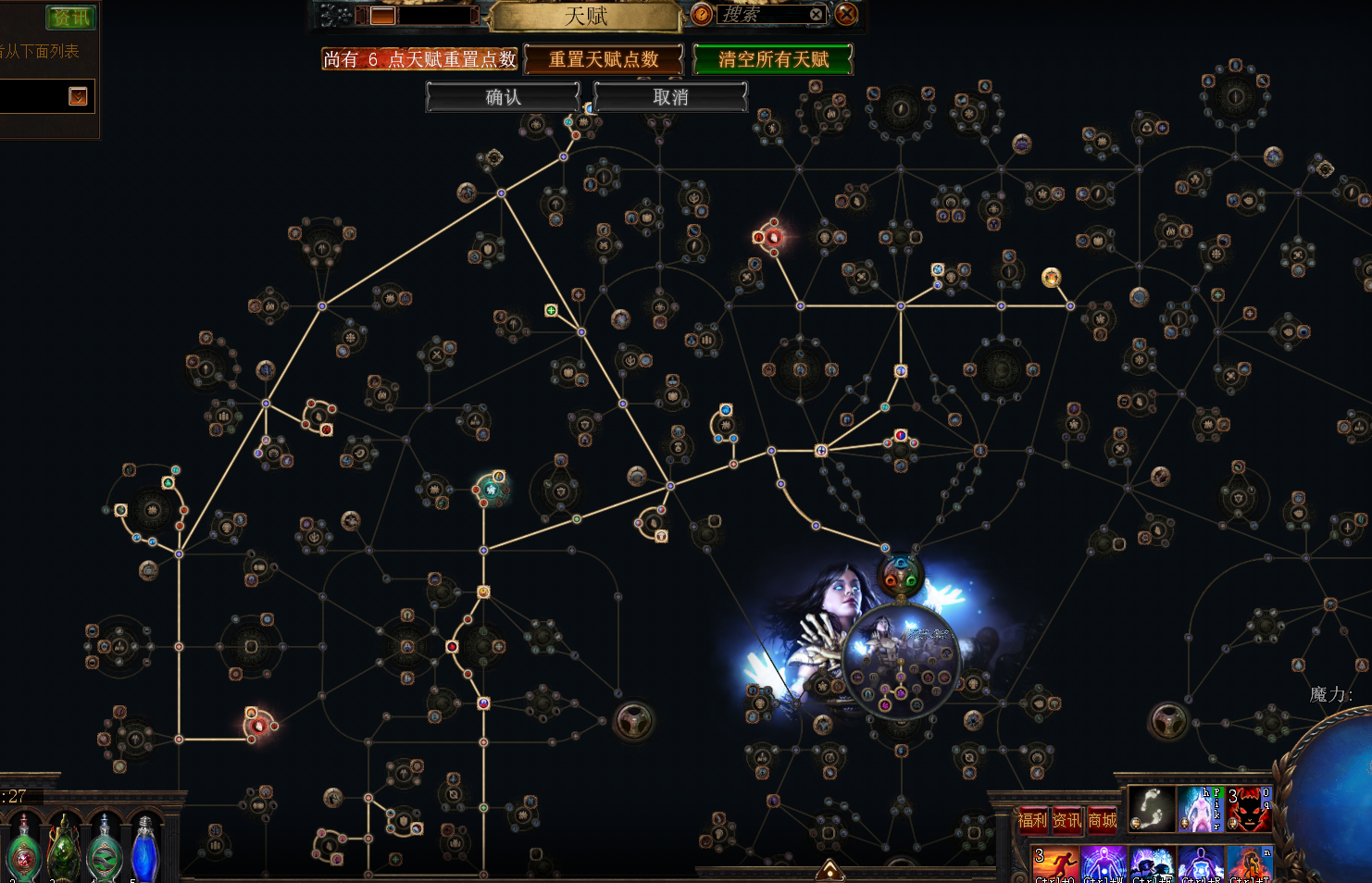Screen dimensions: 1372x883
Task: Open the dropdown arrow in the left panel
Action: [78, 96]
